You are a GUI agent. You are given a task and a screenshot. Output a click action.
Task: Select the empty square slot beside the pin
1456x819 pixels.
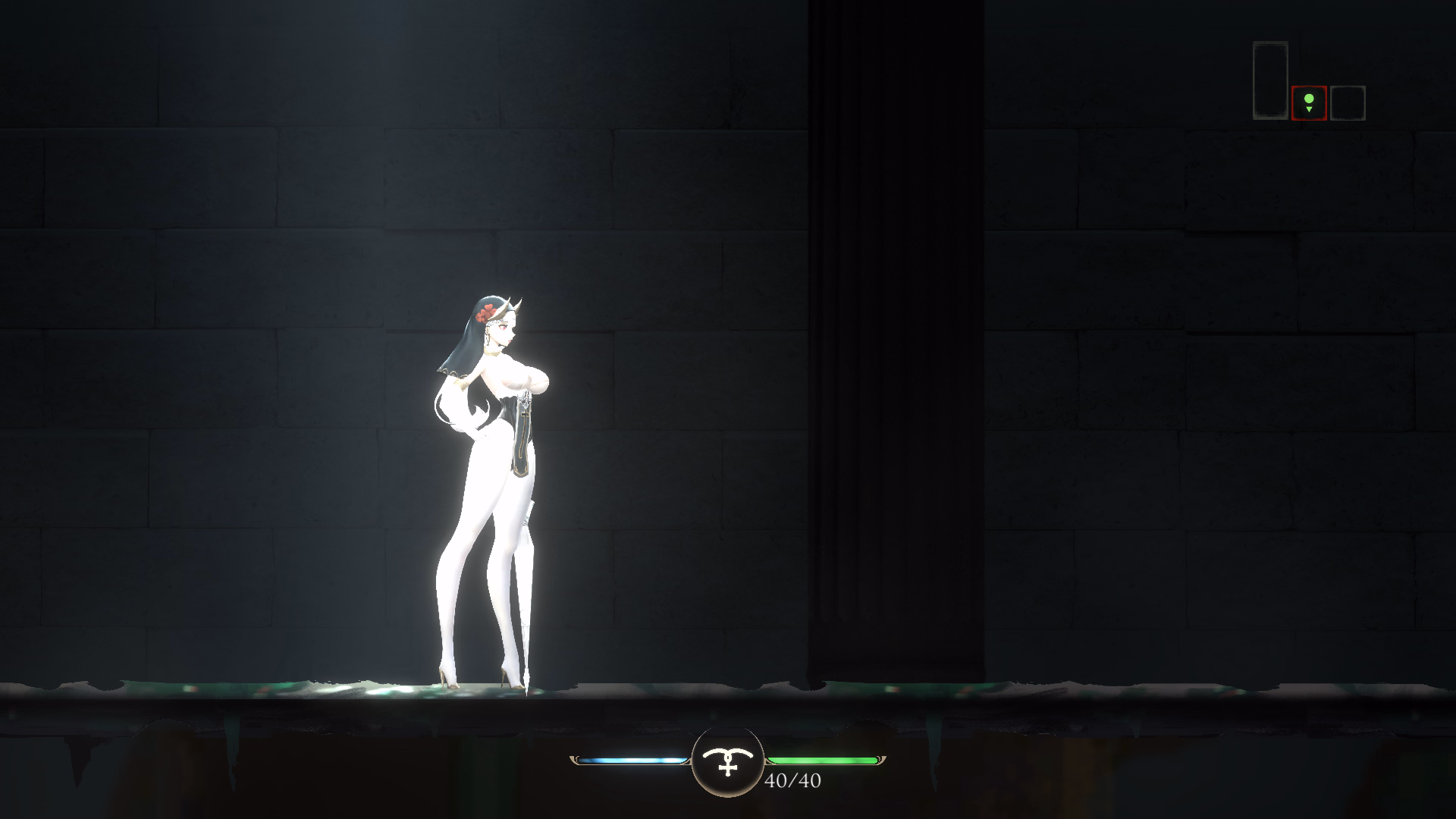click(x=1348, y=105)
